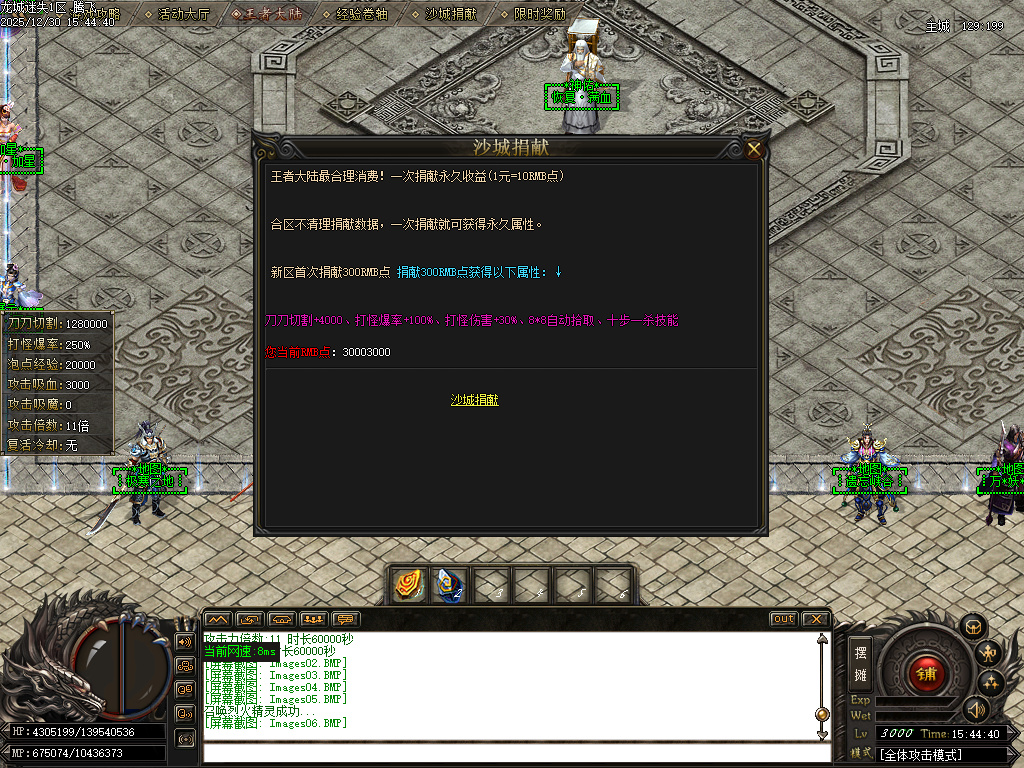The width and height of the screenshot is (1024, 768).
Task: Open the skills icon with three sparkles
Action: pos(991,684)
